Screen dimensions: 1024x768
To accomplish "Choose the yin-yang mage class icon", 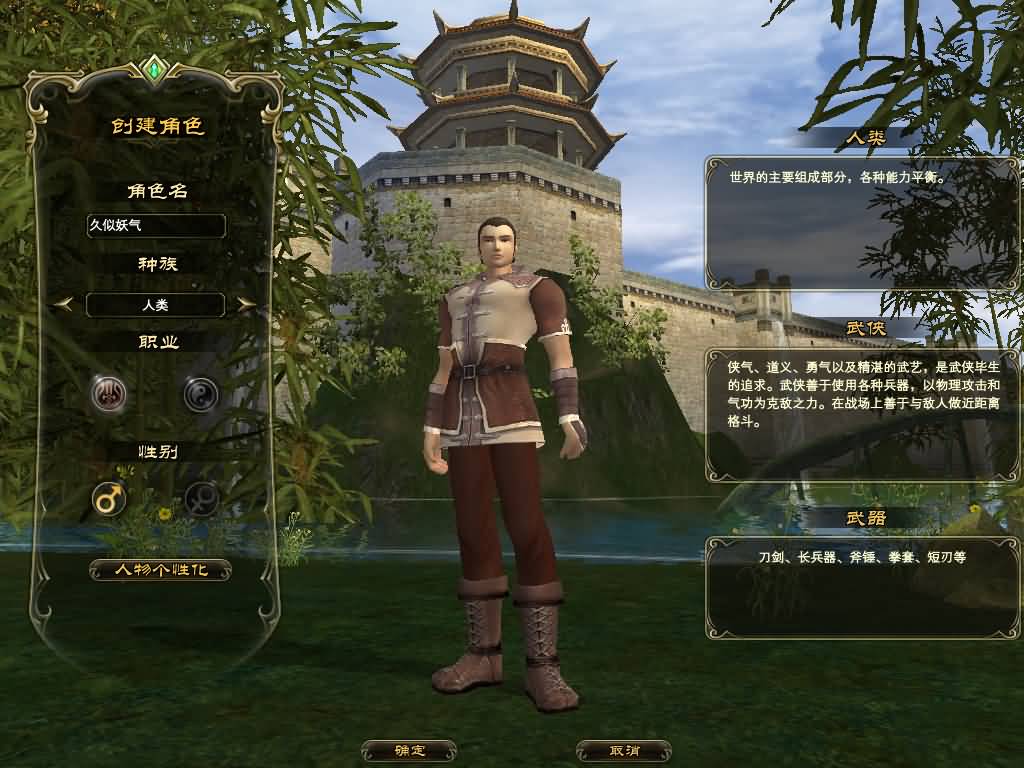I will point(200,395).
